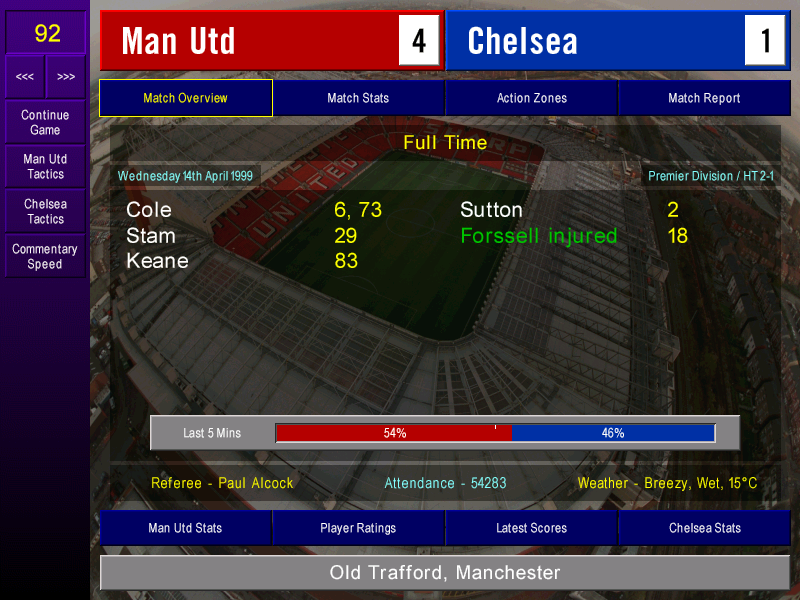800x600 pixels.
Task: Open Man Utd Tactics
Action: coord(45,167)
